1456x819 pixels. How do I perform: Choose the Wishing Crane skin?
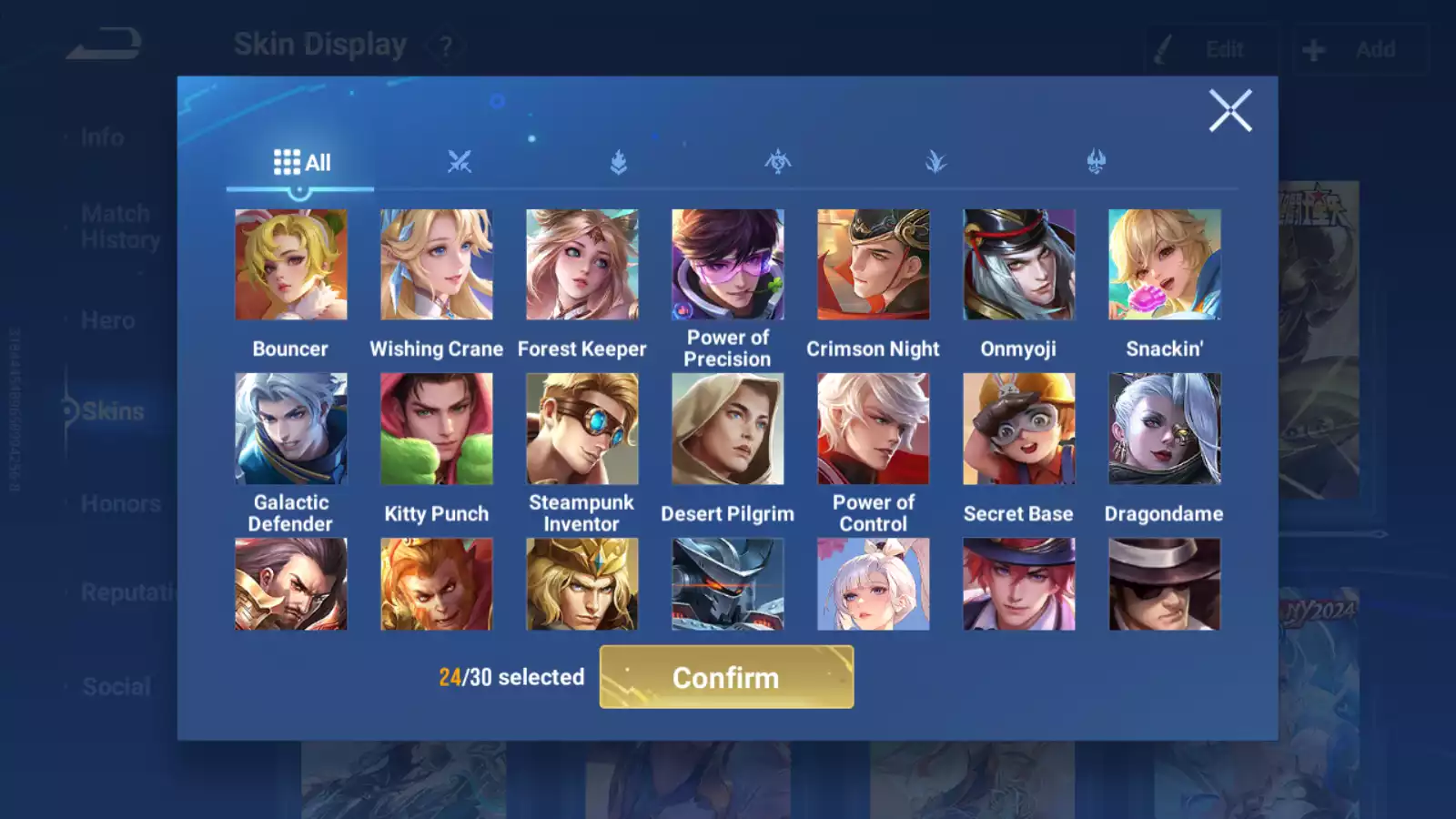[x=436, y=265]
